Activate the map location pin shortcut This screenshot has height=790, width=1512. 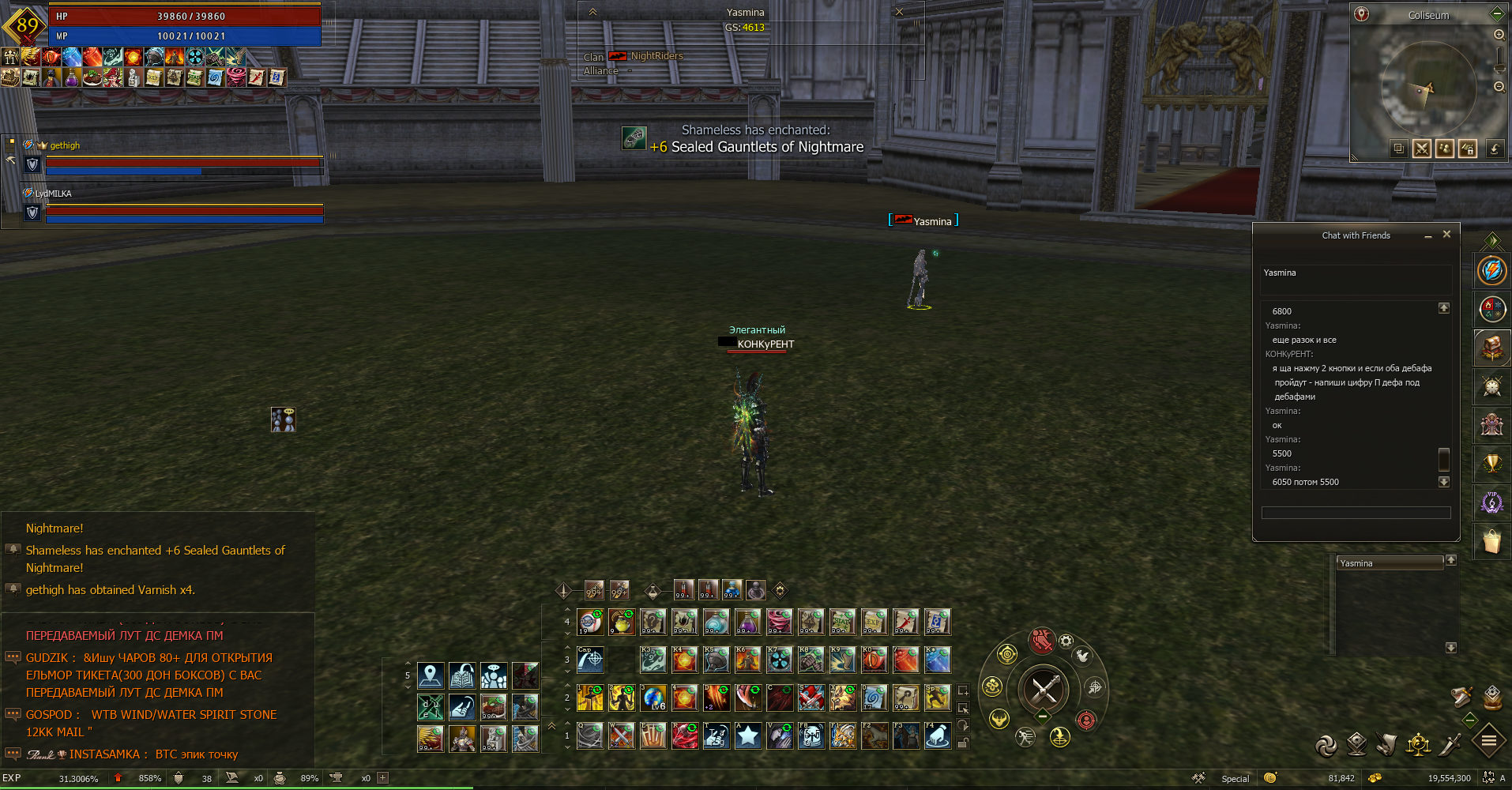[x=431, y=675]
